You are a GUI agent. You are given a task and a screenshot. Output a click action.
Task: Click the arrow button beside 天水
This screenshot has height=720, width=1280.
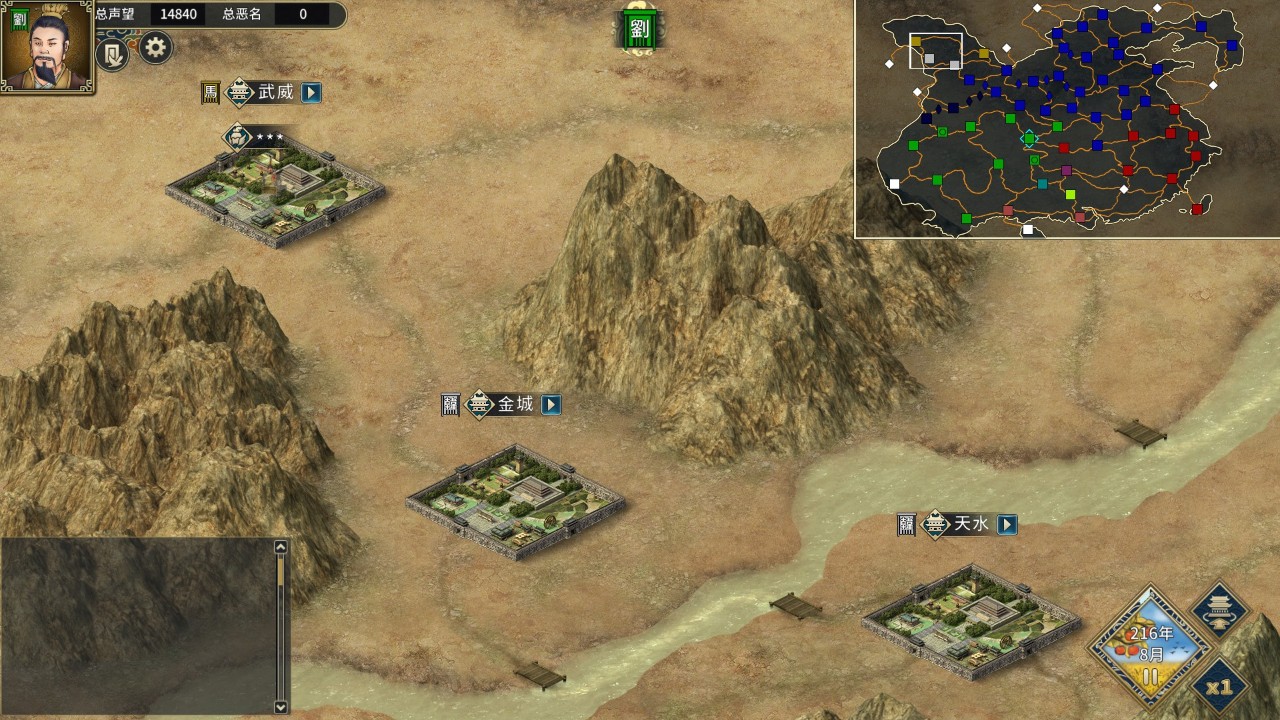1007,524
